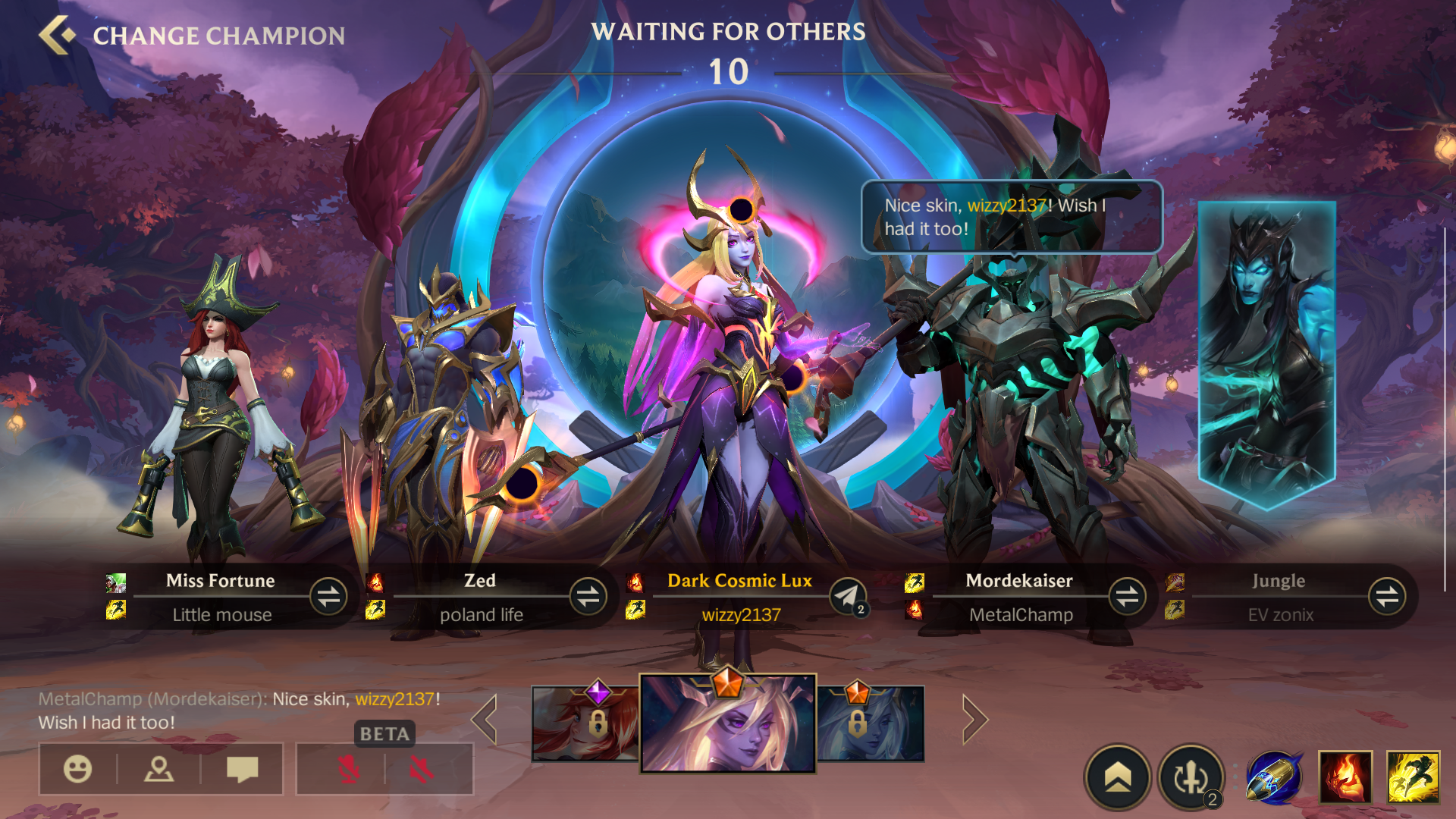Change the Flash summoner spell

click(1413, 777)
